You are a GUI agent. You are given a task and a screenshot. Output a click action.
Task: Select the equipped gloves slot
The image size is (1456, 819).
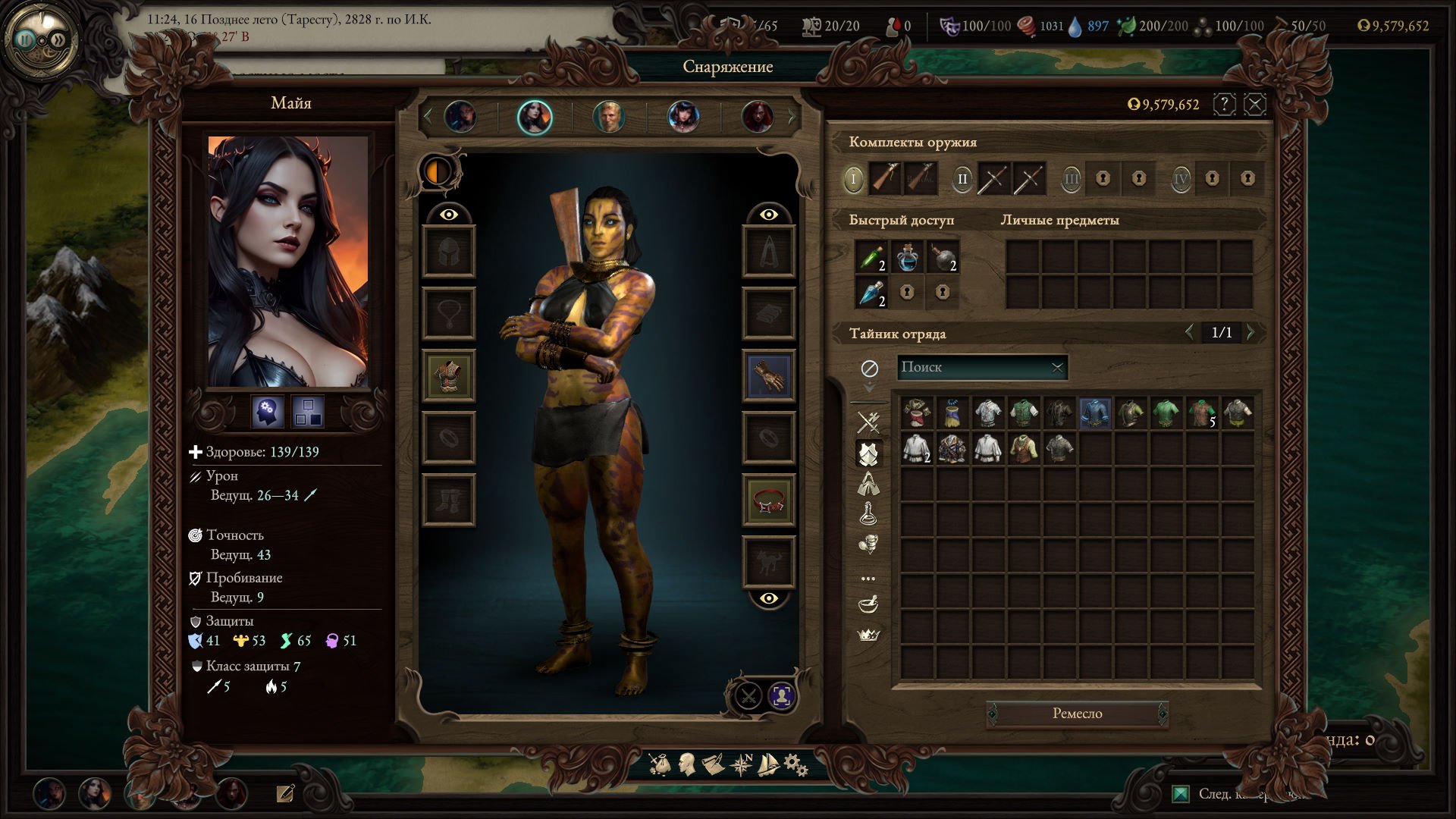(x=768, y=375)
